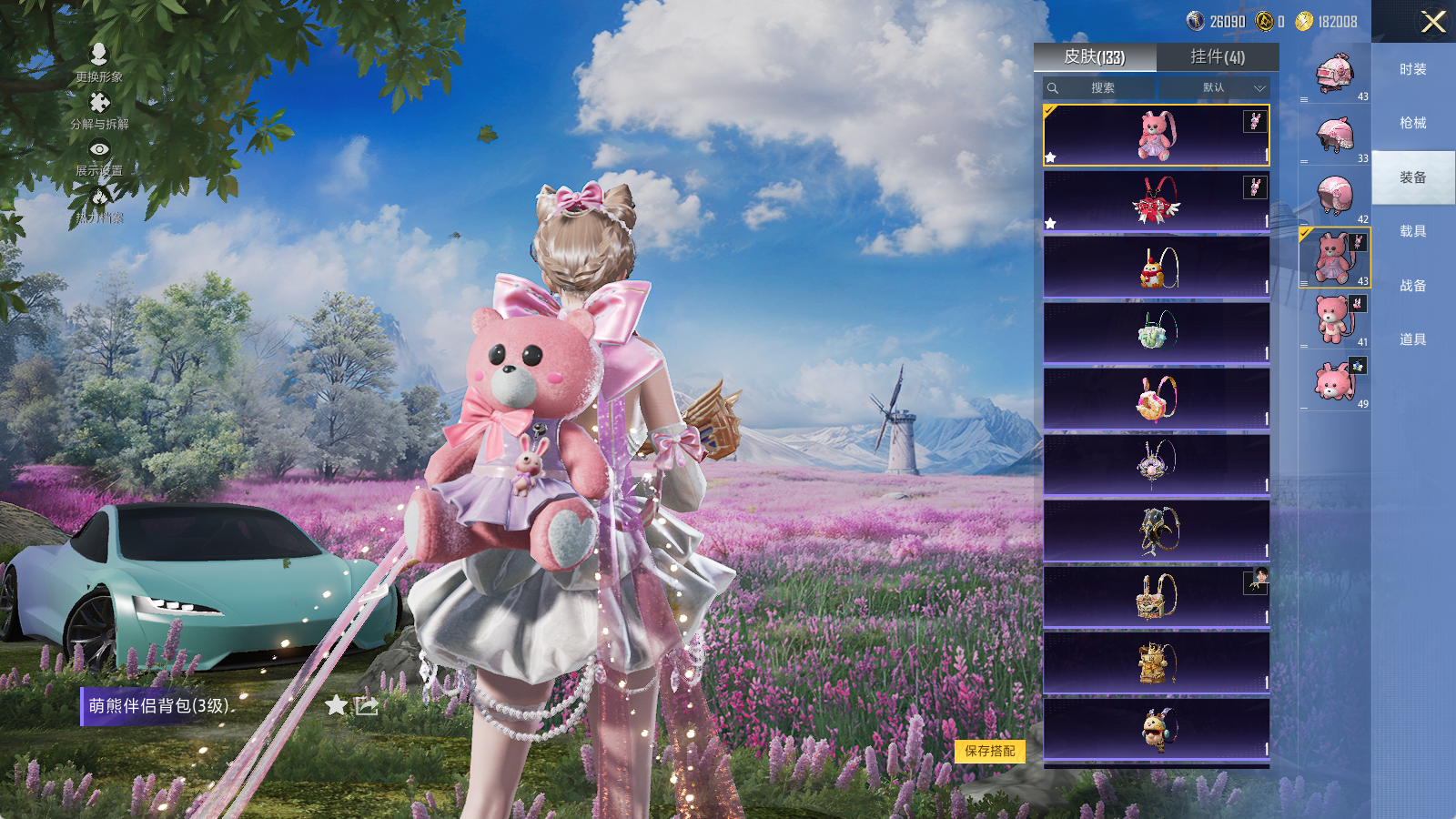Open the 装备 equipment category

coord(1413,177)
